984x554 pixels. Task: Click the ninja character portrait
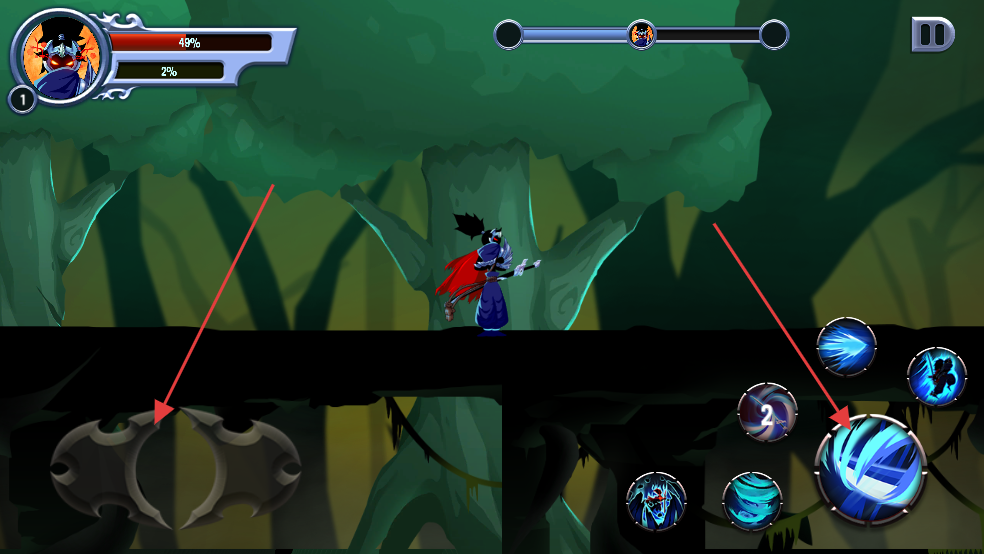tap(59, 55)
